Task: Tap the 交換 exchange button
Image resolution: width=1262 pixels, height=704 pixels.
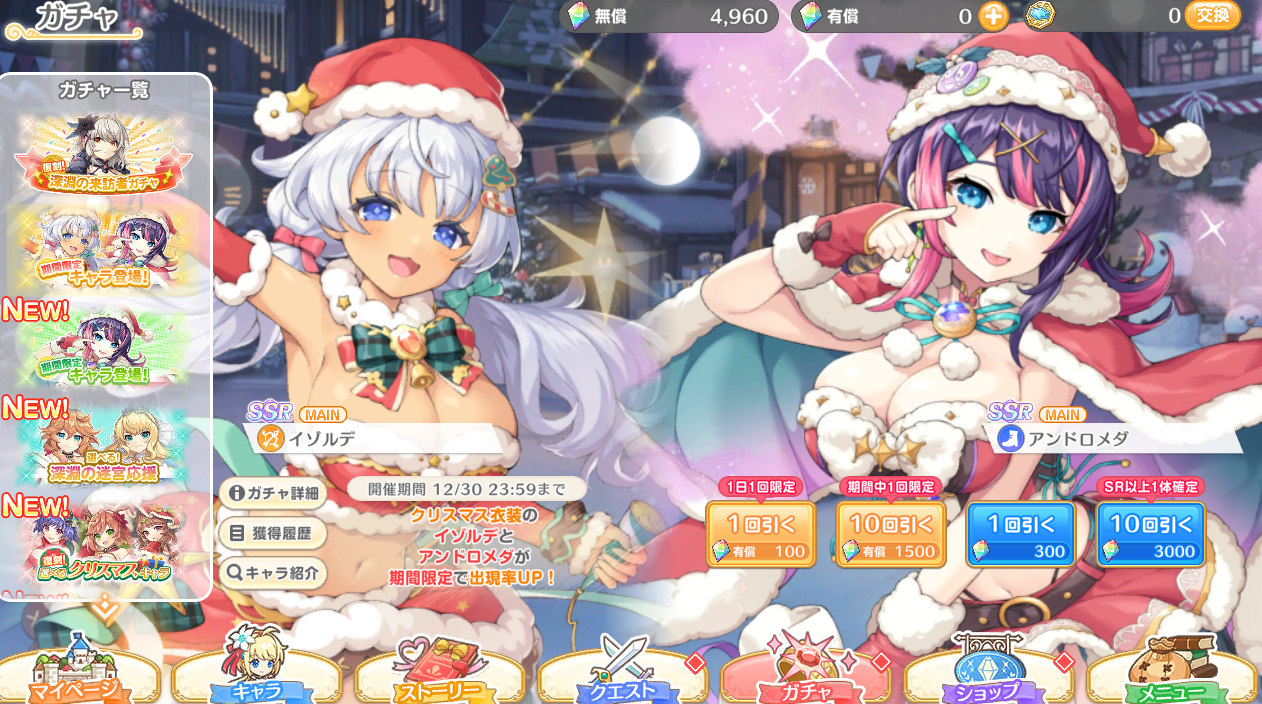Action: 1212,16
